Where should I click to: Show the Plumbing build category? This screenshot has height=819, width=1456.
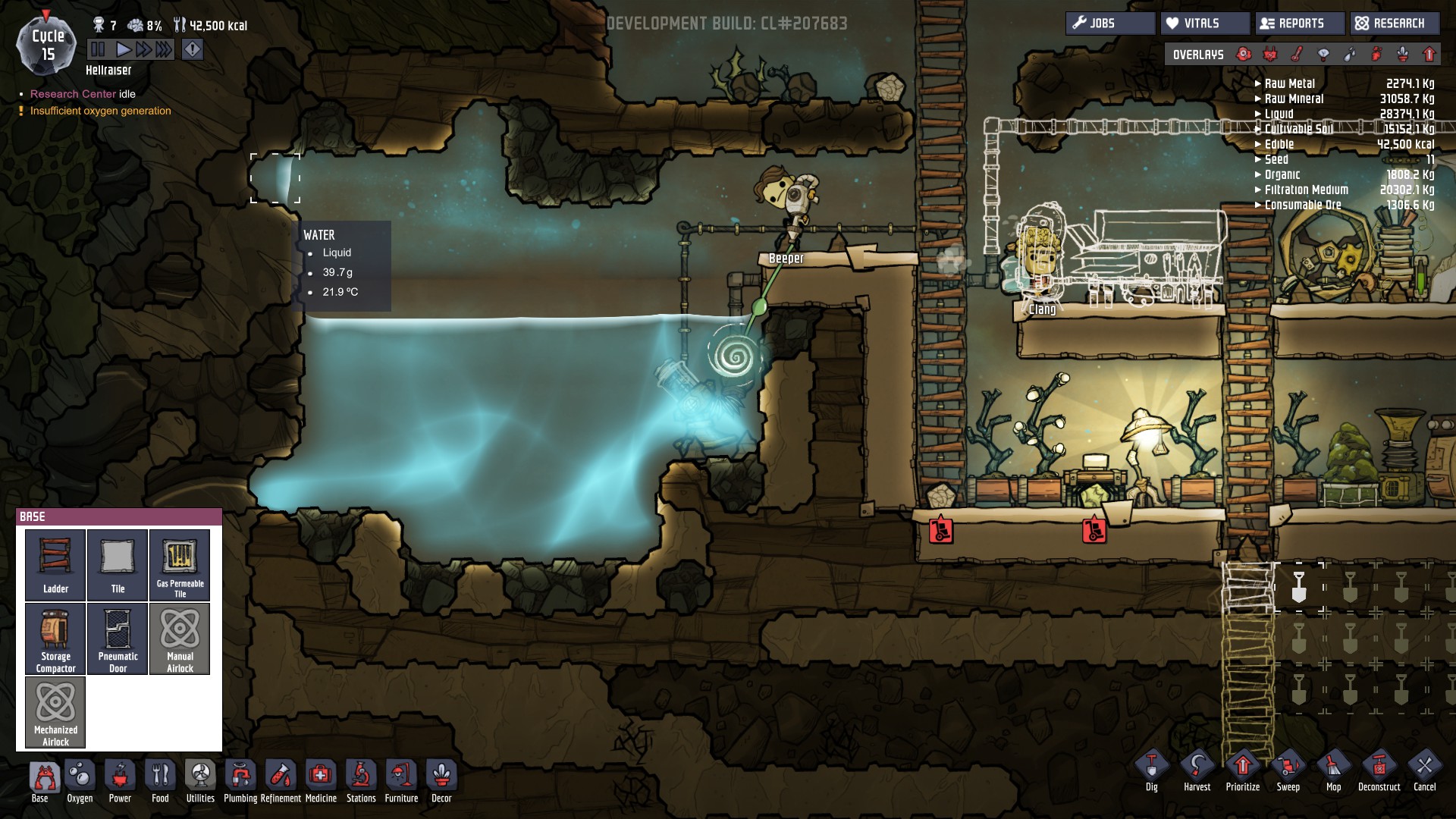pyautogui.click(x=240, y=781)
